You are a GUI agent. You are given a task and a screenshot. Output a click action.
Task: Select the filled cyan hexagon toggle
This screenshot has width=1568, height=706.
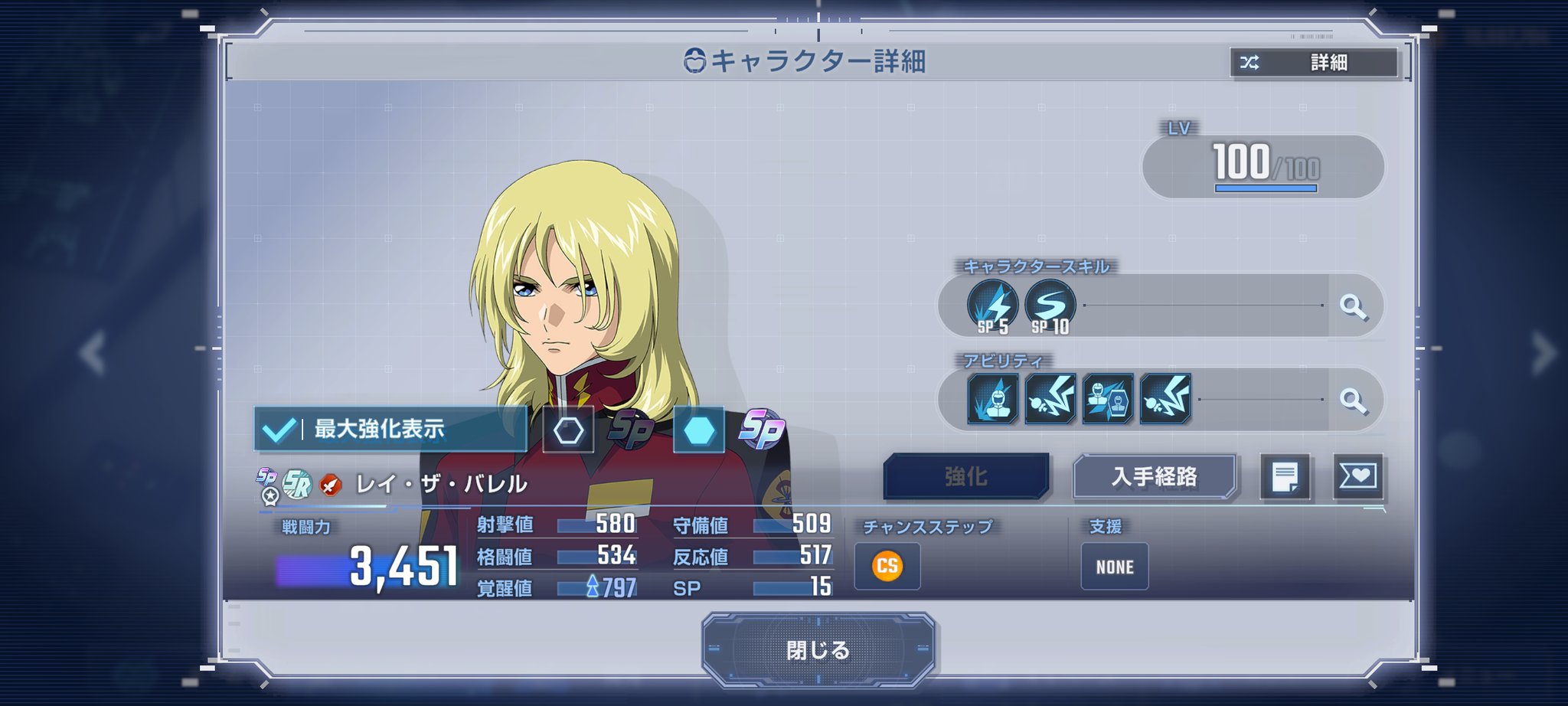[x=698, y=430]
